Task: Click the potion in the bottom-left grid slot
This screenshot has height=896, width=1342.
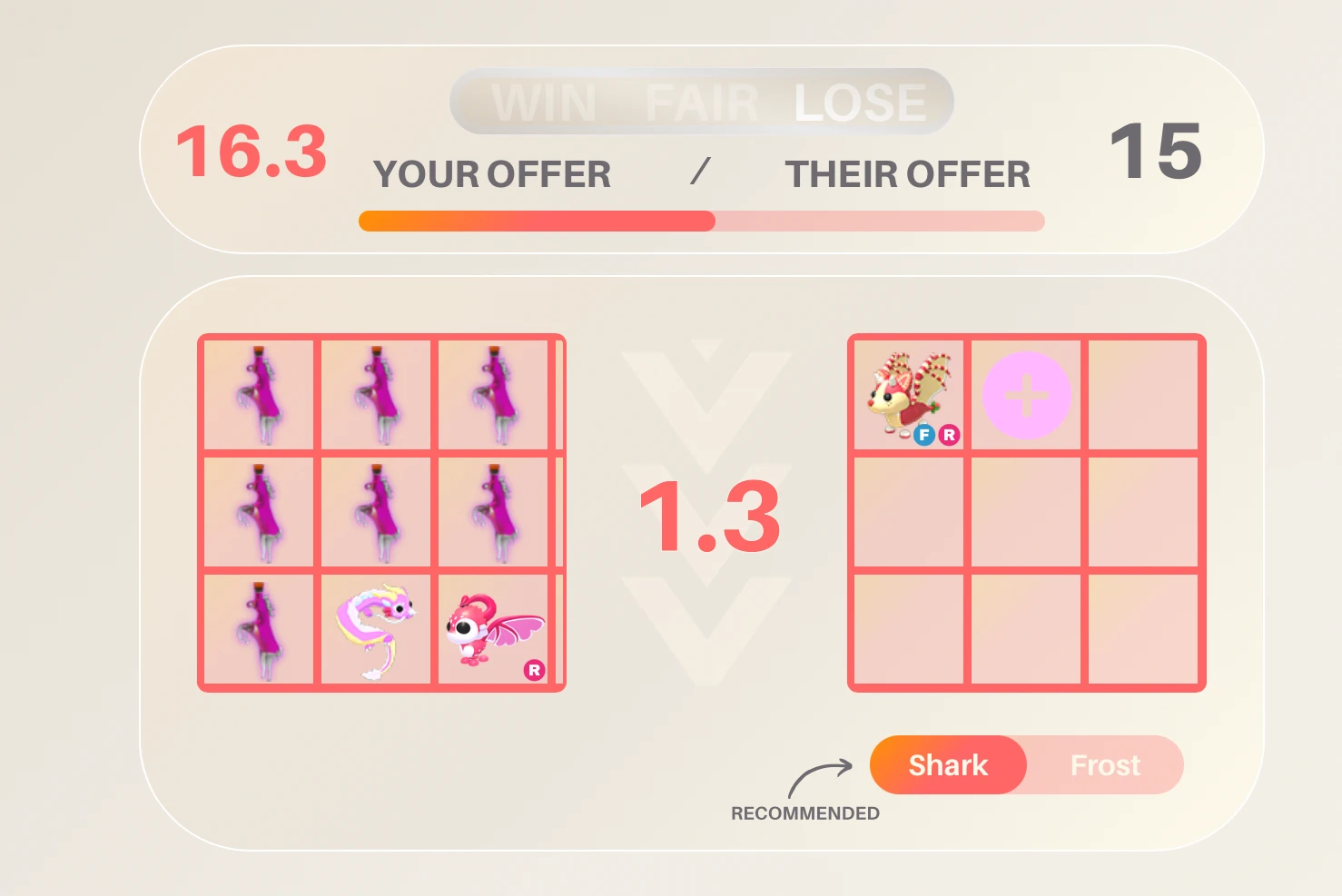Action: click(x=259, y=630)
